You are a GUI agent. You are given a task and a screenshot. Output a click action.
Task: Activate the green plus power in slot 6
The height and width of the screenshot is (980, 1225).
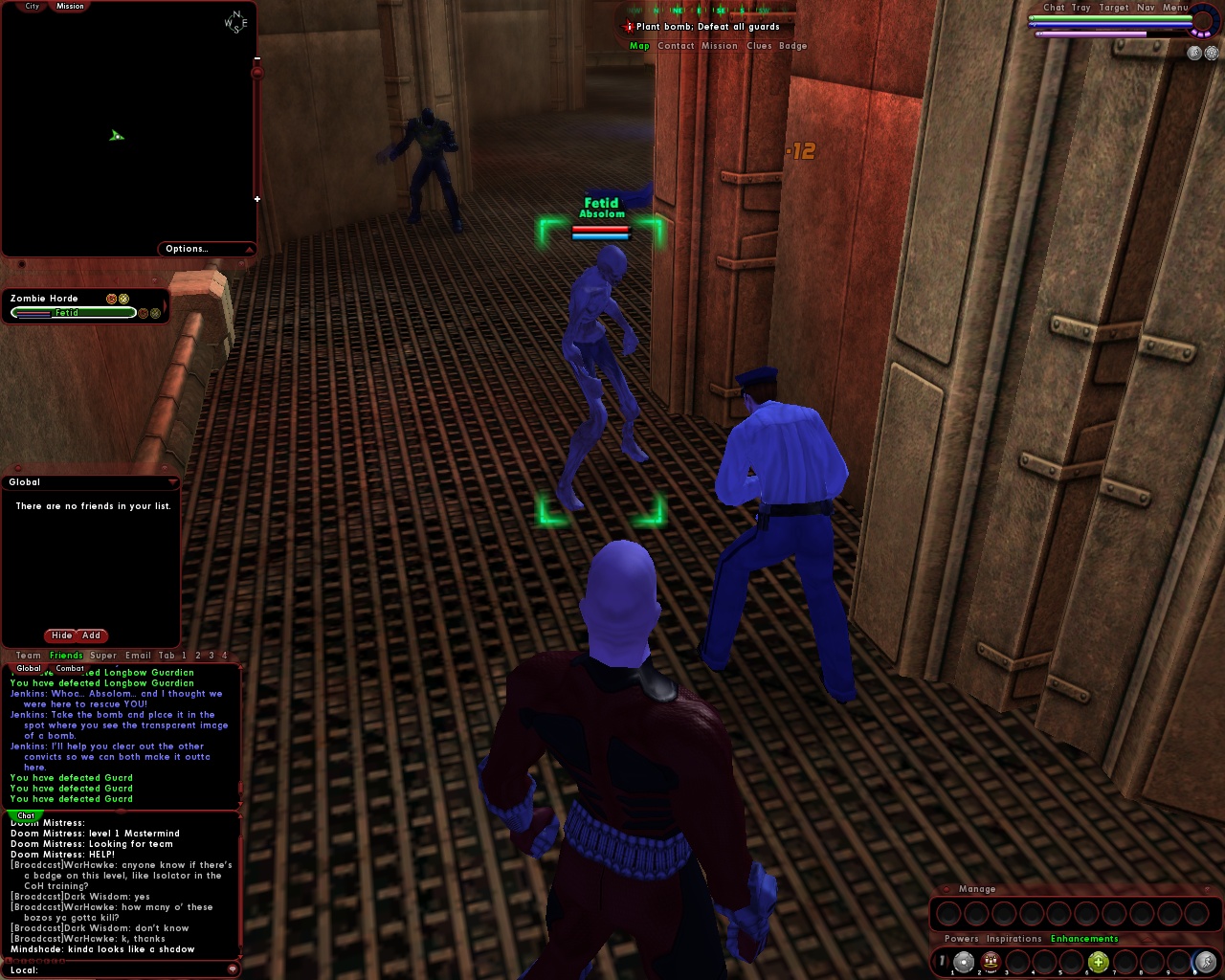click(x=1099, y=962)
